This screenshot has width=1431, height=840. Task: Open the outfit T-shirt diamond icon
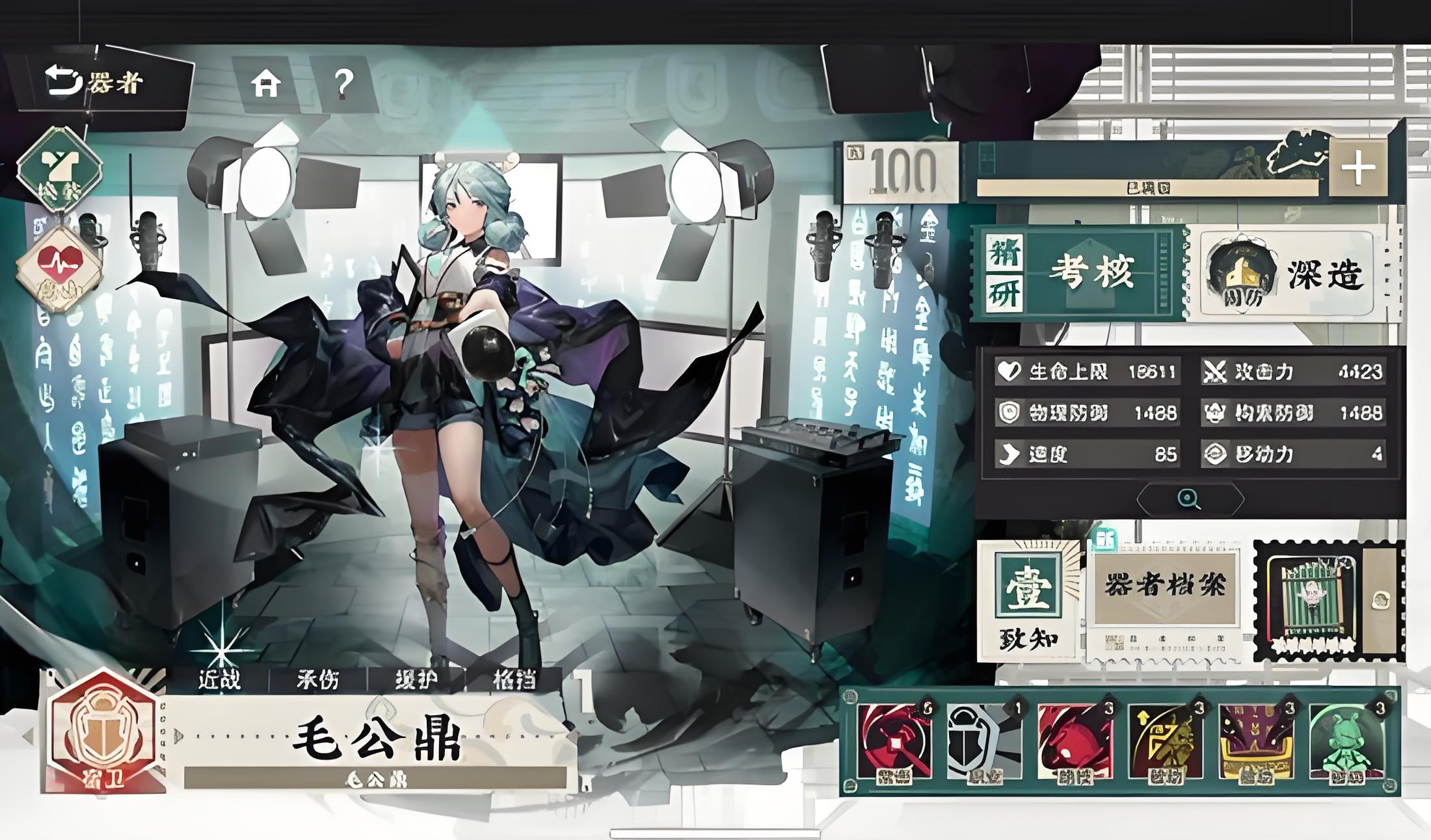59,169
